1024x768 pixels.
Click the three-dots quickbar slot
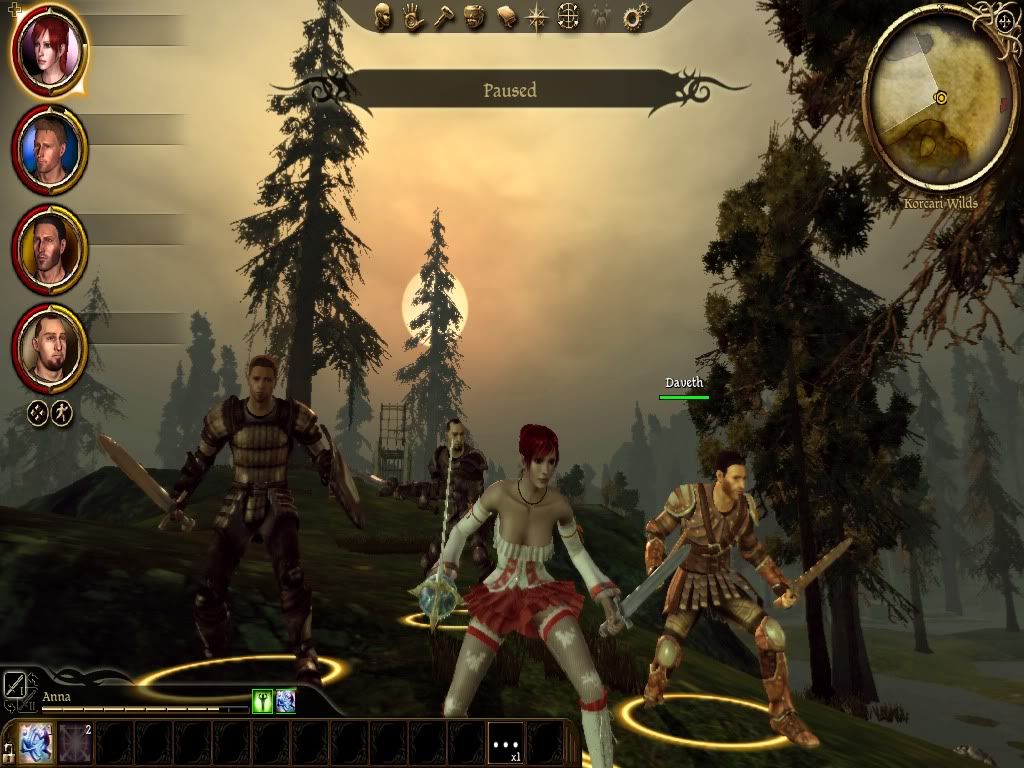point(505,744)
